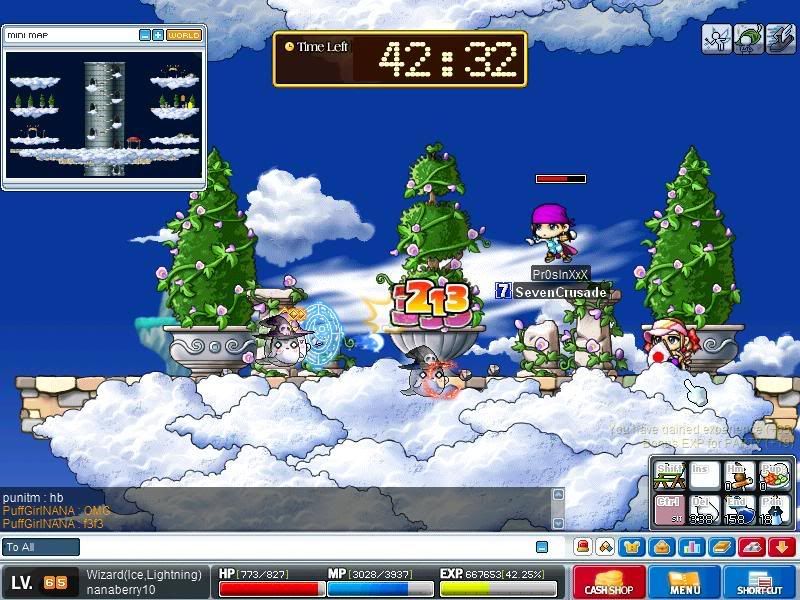Open the stats bar-chart icon
Viewport: 800px width, 600px height.
coord(690,547)
